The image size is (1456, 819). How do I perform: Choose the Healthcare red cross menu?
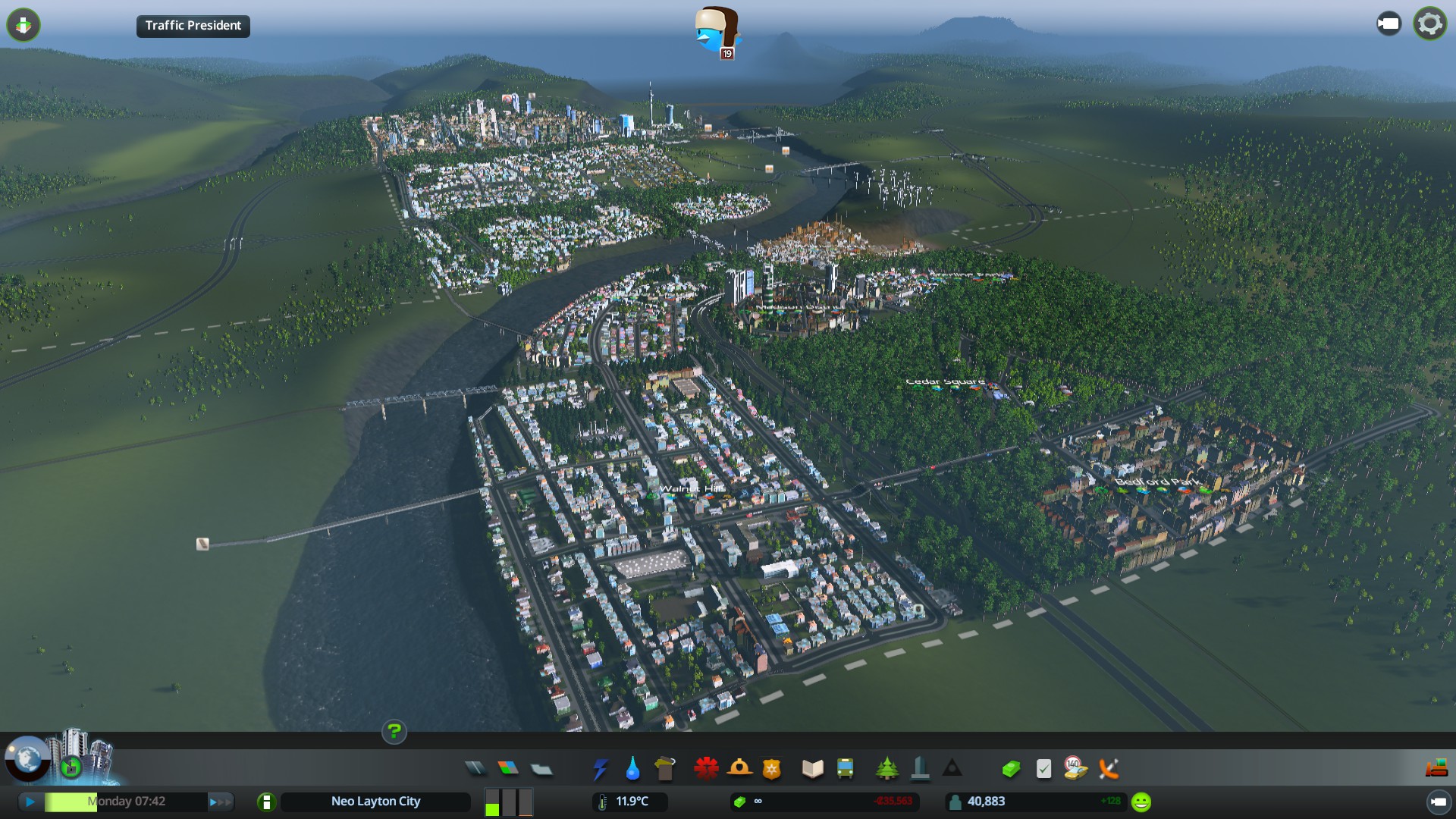tap(706, 769)
